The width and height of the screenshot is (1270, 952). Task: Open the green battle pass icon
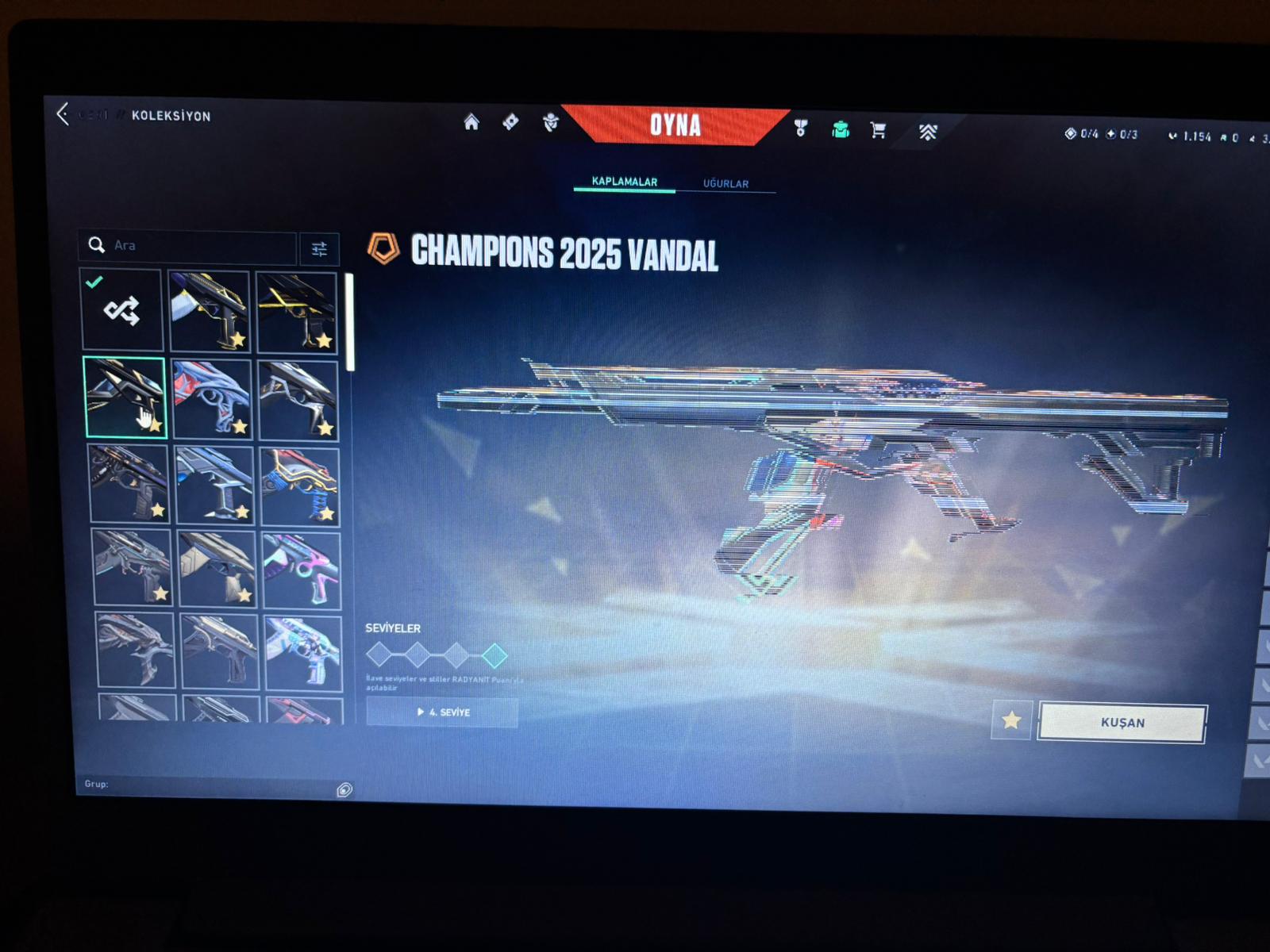point(841,129)
